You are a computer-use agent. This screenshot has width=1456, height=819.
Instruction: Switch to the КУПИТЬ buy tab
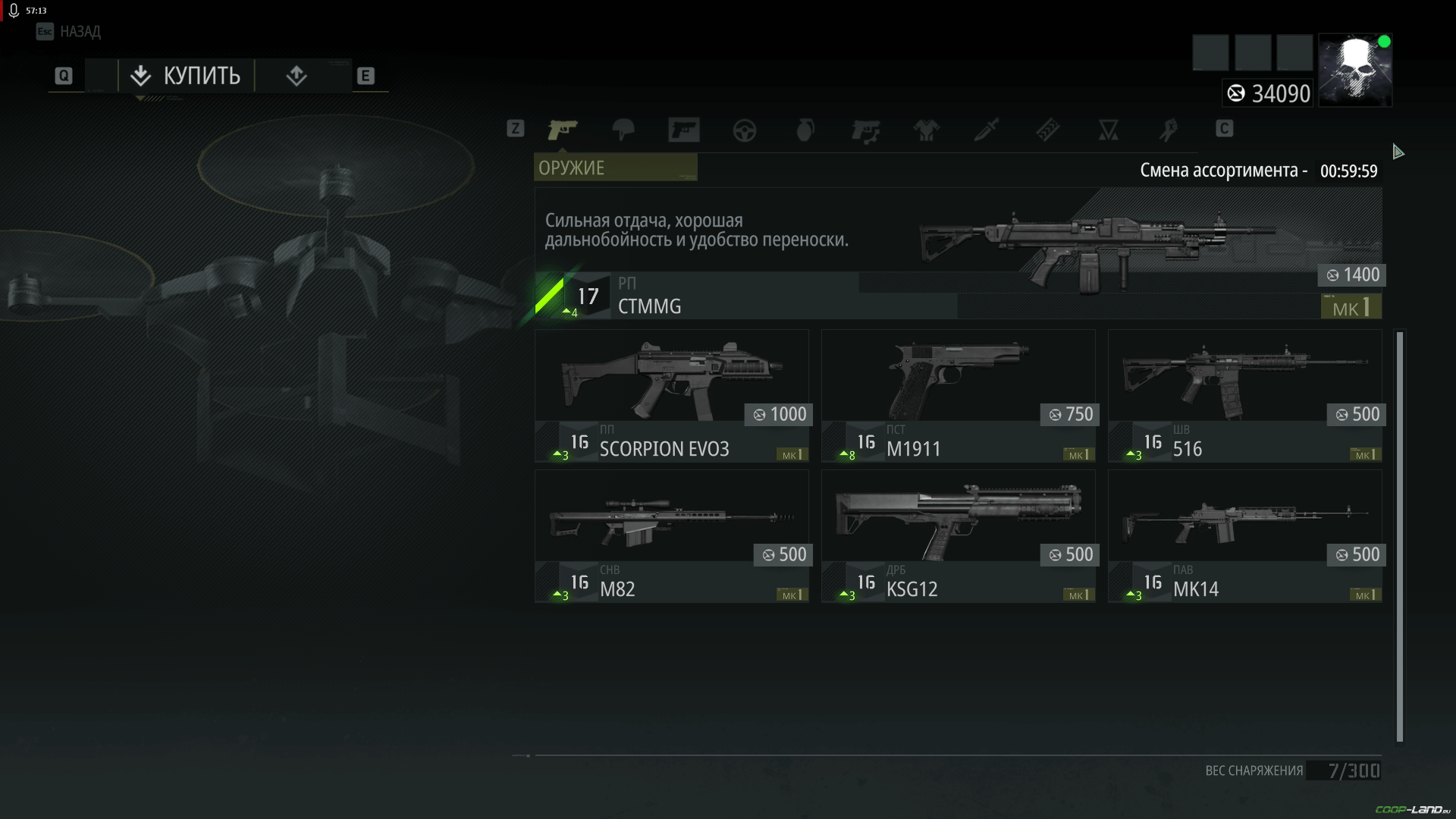186,76
